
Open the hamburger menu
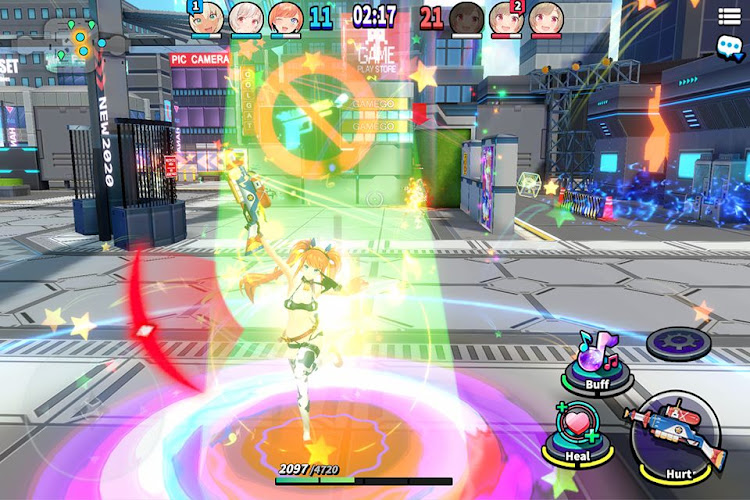729,15
